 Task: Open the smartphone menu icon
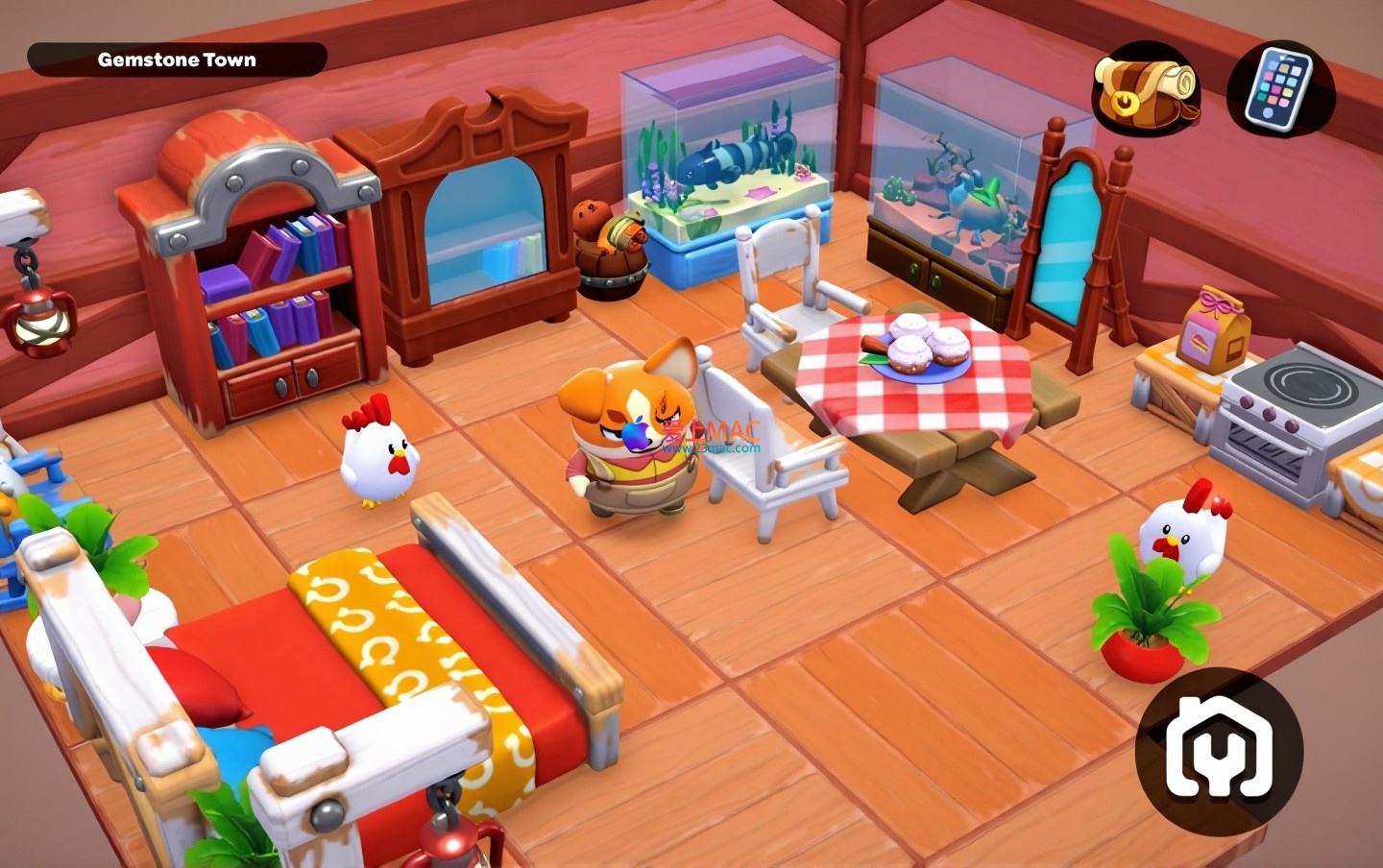pyautogui.click(x=1281, y=91)
